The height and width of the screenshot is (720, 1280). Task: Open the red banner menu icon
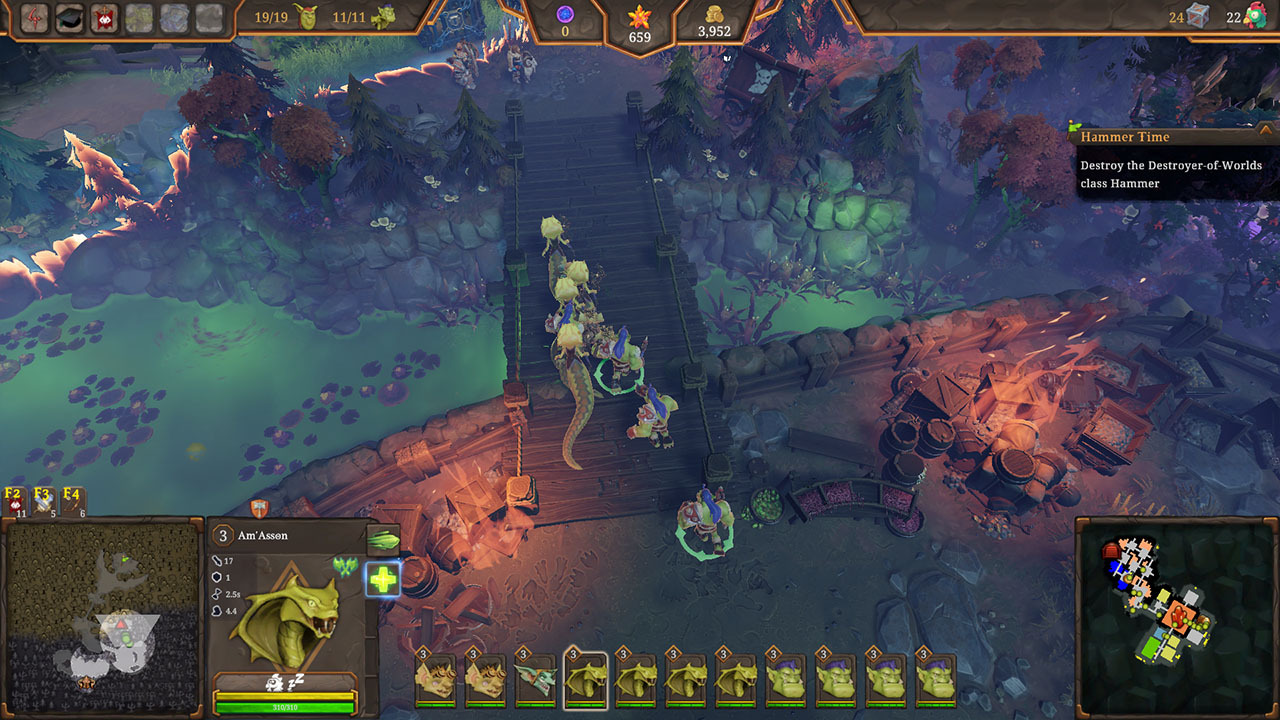tap(103, 17)
